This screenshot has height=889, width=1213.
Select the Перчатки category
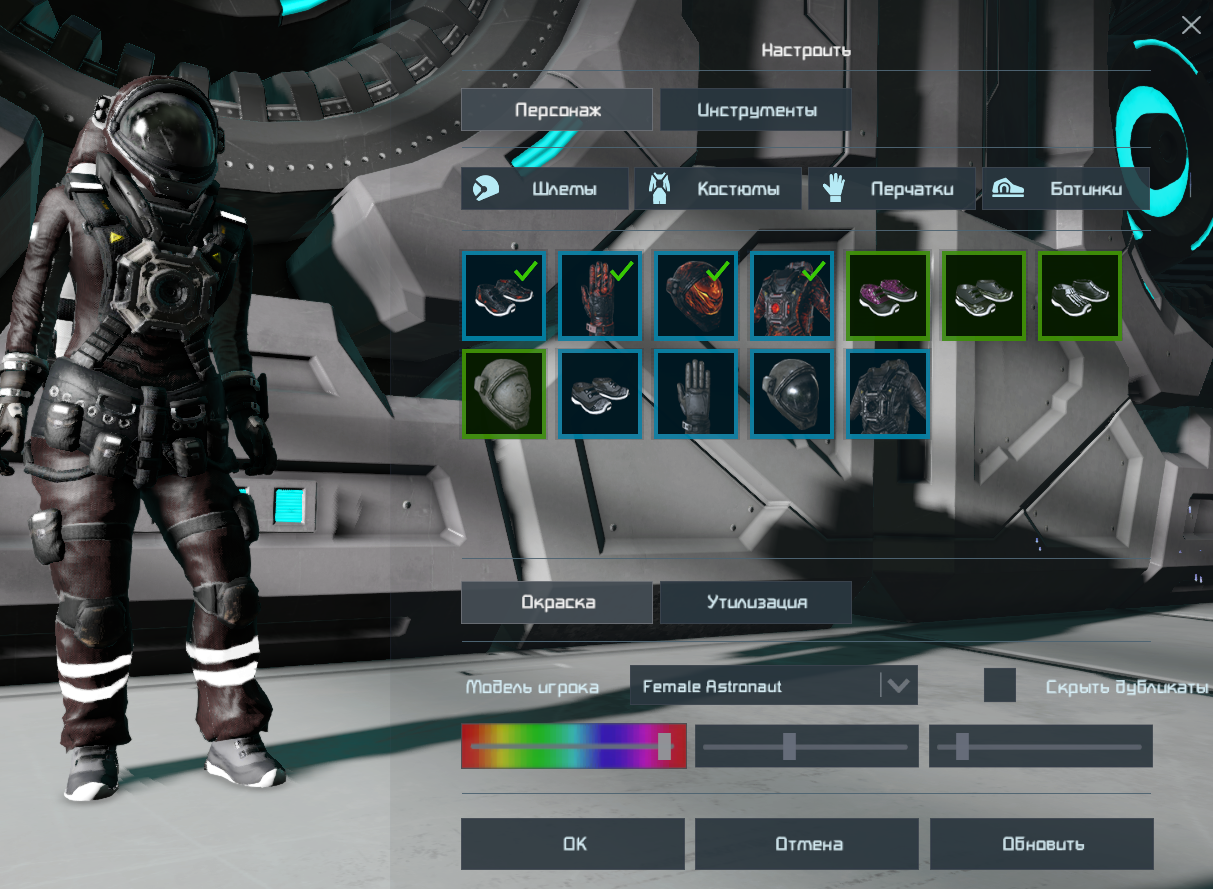(x=892, y=189)
